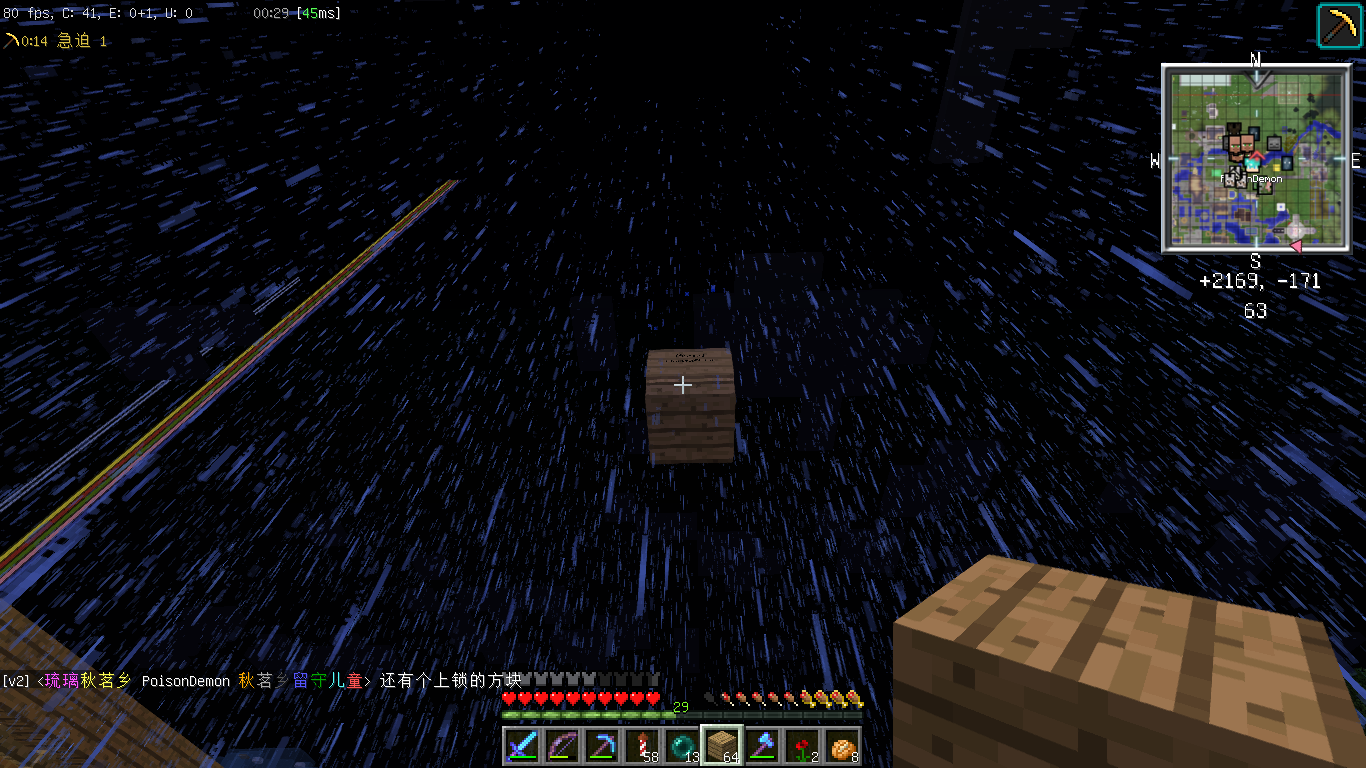The width and height of the screenshot is (1366, 768).
Task: Select the red poppy flower slot
Action: pos(802,746)
